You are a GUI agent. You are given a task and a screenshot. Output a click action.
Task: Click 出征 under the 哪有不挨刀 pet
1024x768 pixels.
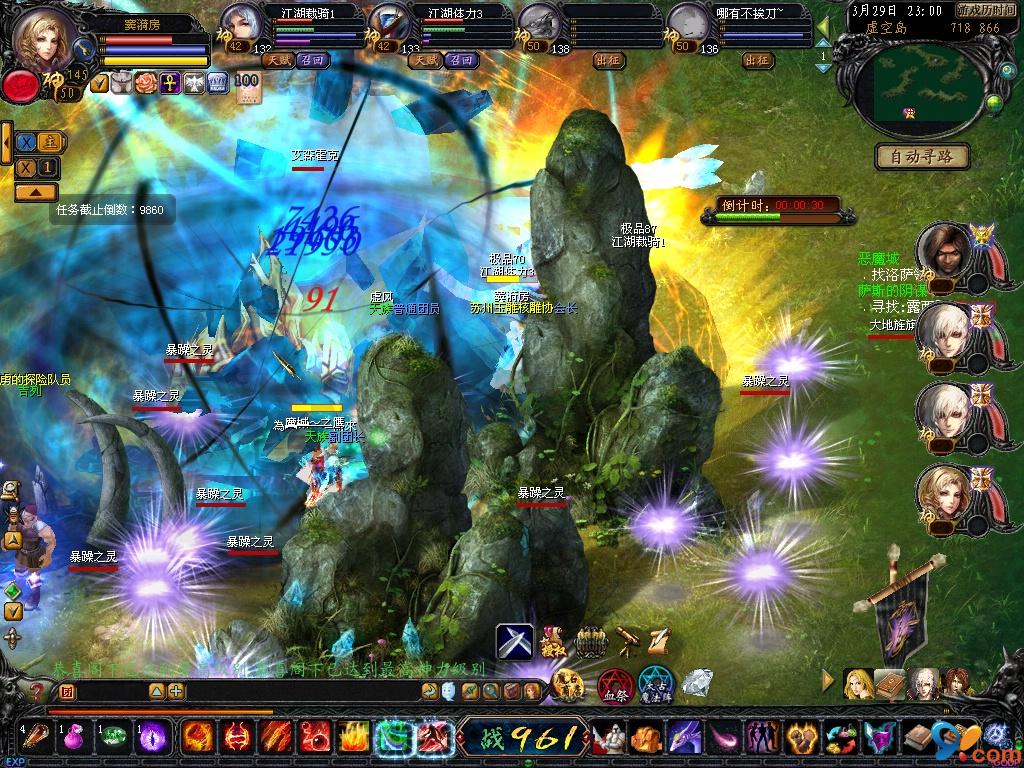[758, 60]
